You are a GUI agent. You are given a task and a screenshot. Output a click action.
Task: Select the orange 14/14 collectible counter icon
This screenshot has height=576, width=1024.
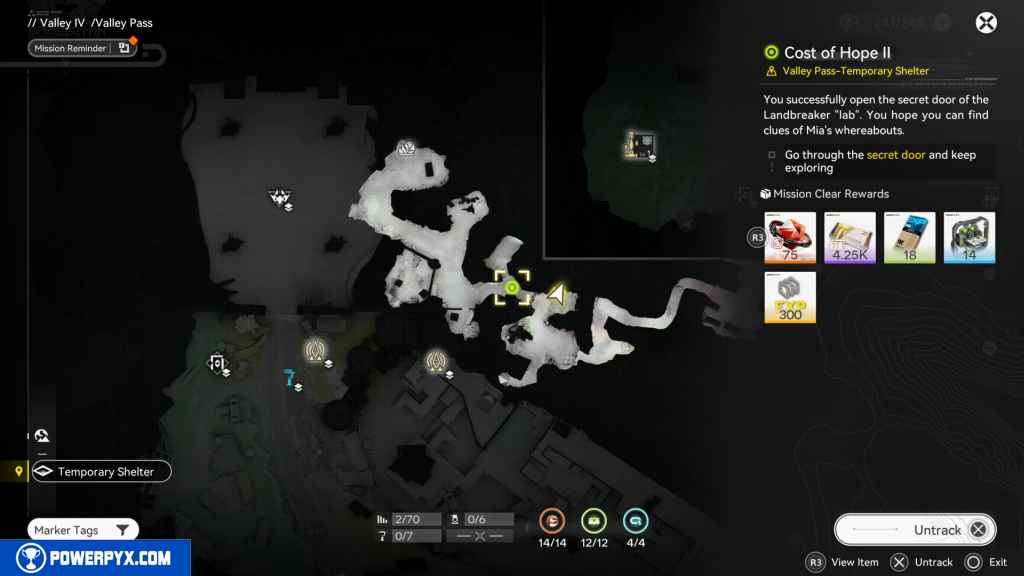click(553, 520)
